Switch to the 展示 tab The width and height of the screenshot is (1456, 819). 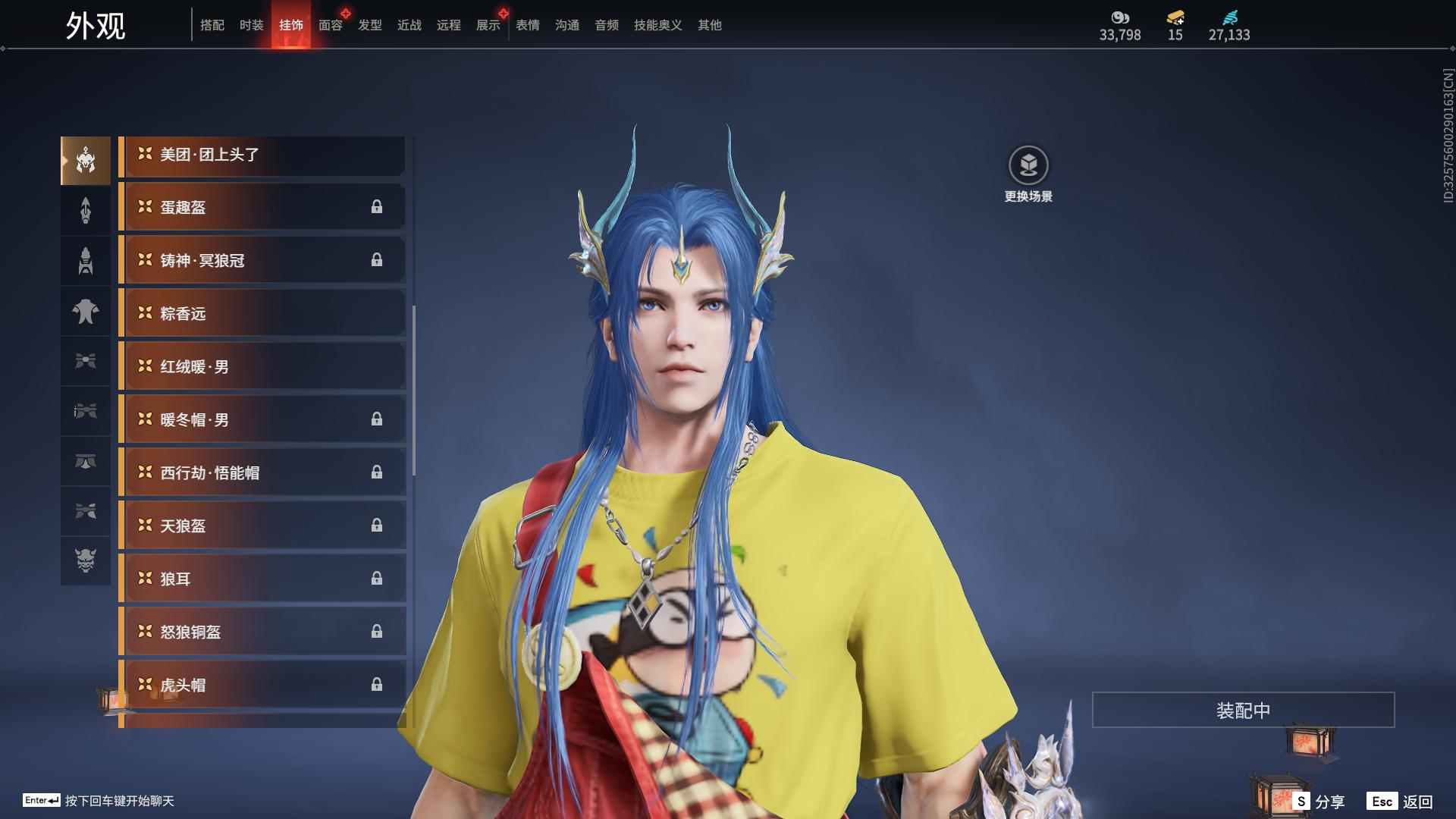pos(488,25)
